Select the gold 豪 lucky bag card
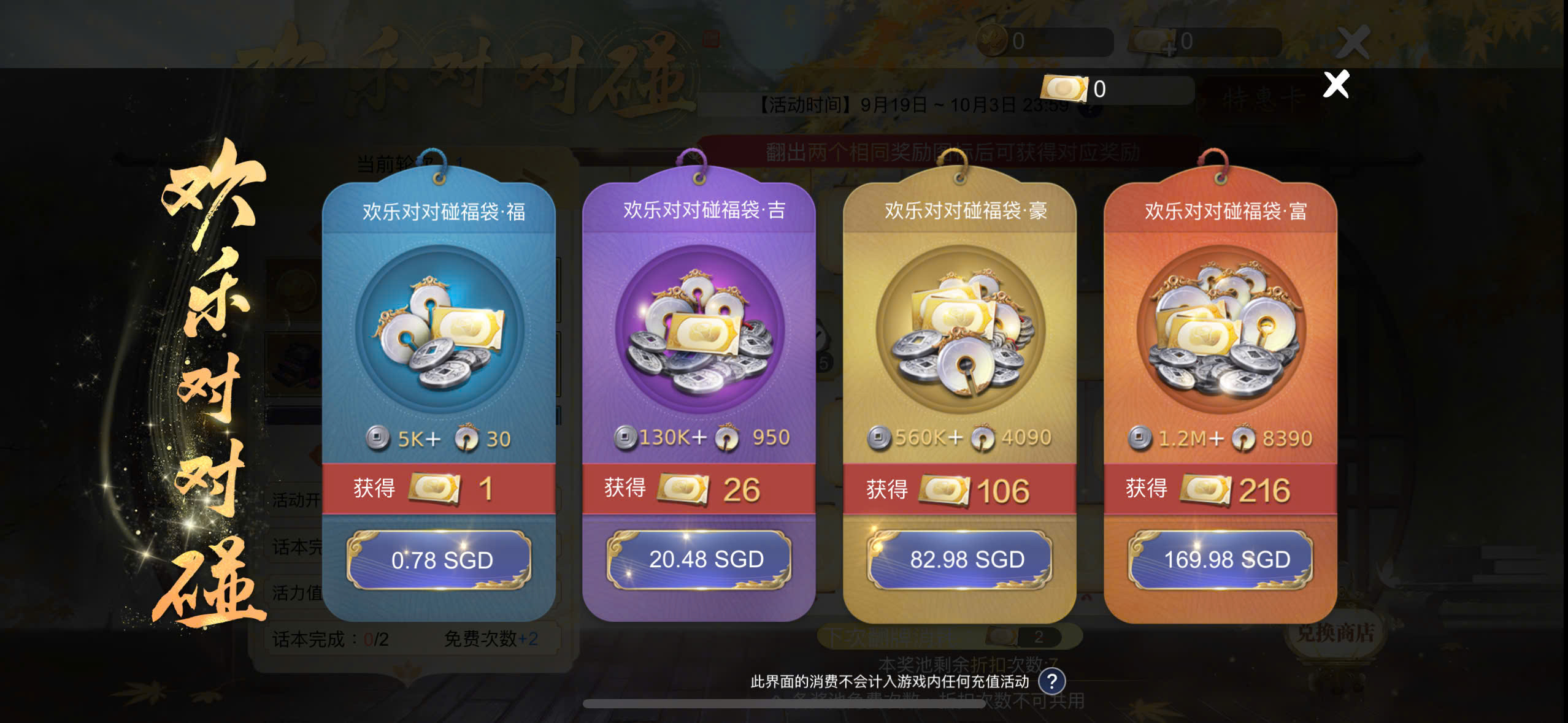1568x723 pixels. pyautogui.click(x=961, y=331)
